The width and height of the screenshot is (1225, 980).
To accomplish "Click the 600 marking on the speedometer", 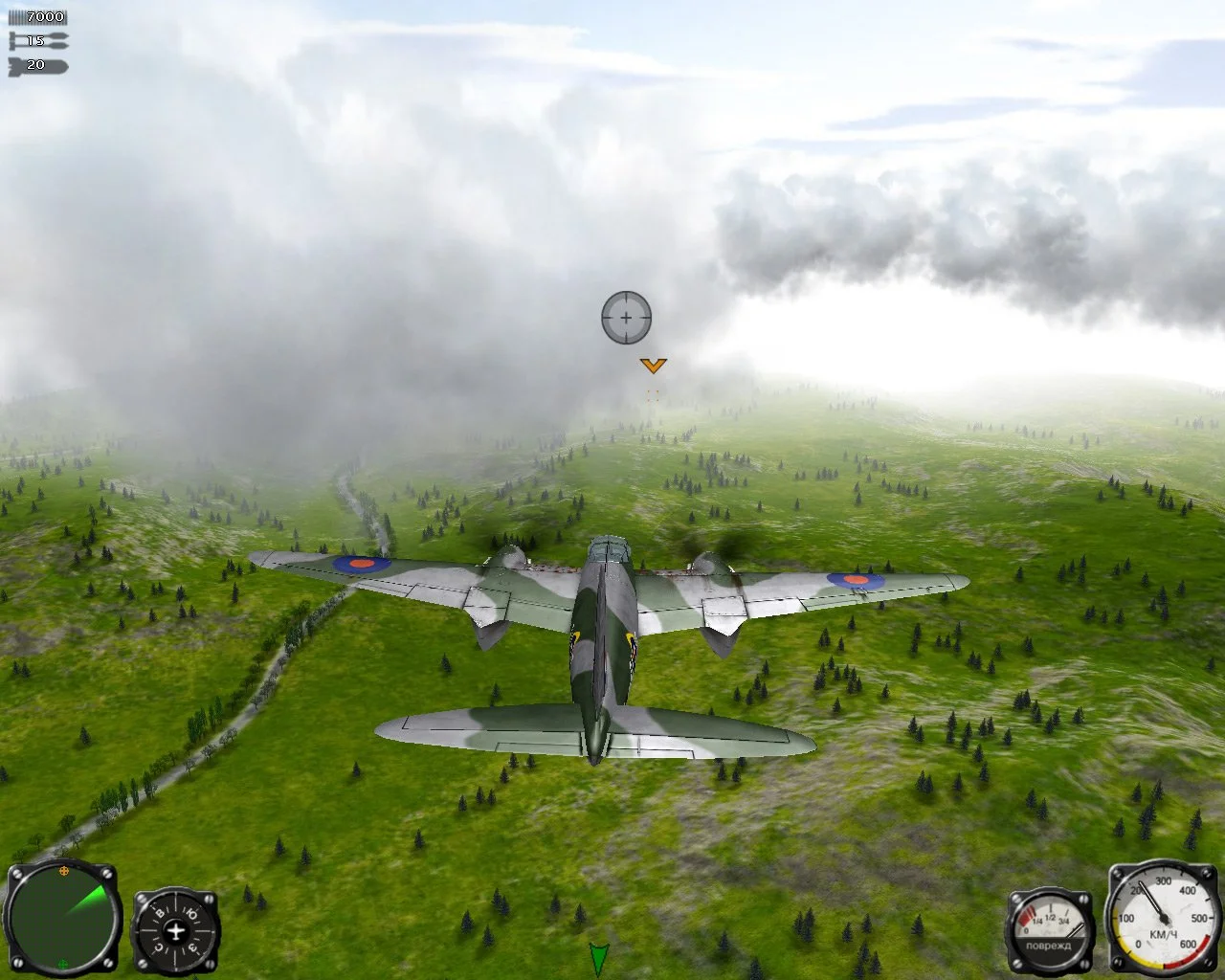I will (1189, 944).
